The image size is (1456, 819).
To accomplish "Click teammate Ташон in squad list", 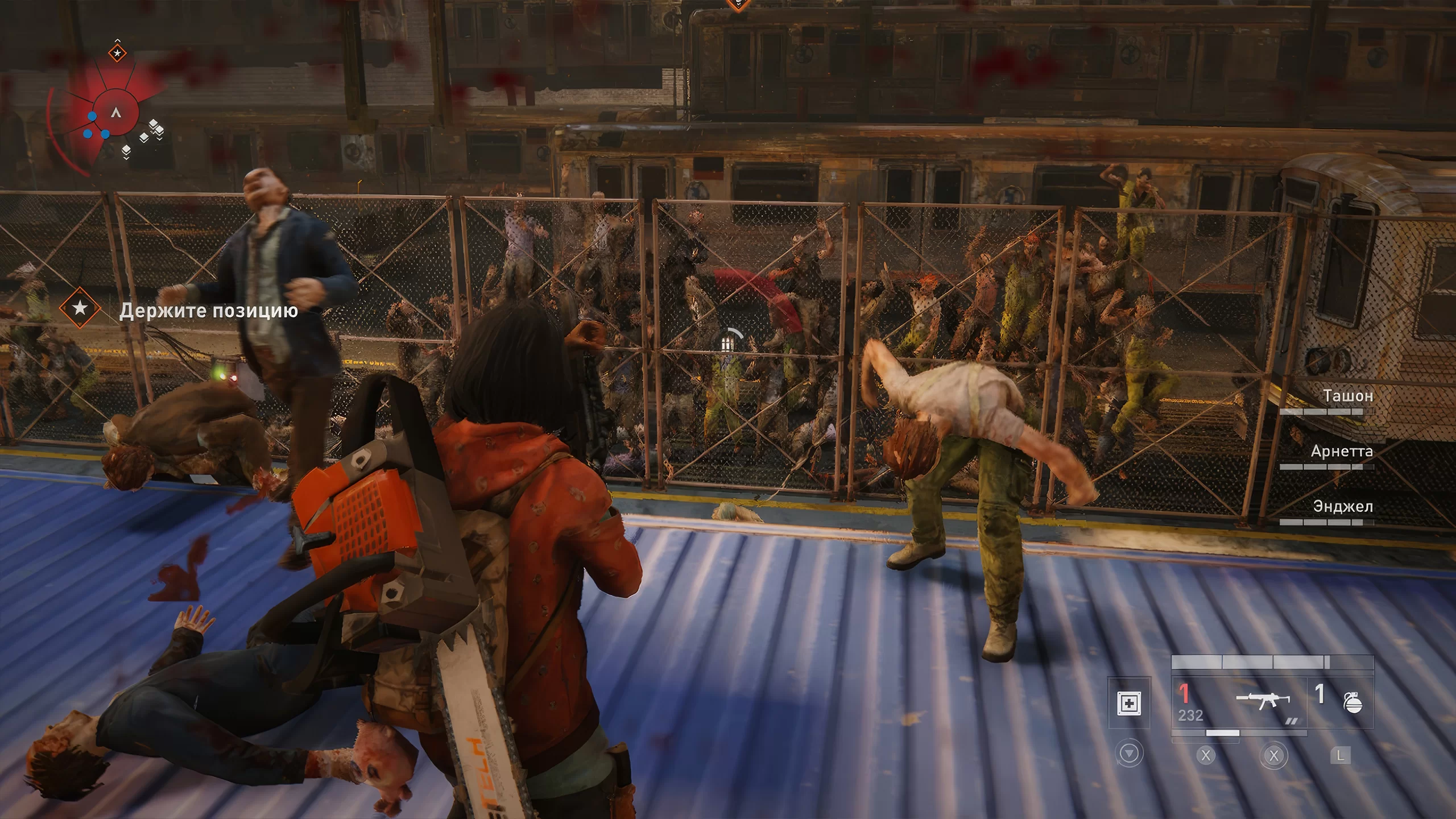I will pyautogui.click(x=1347, y=396).
